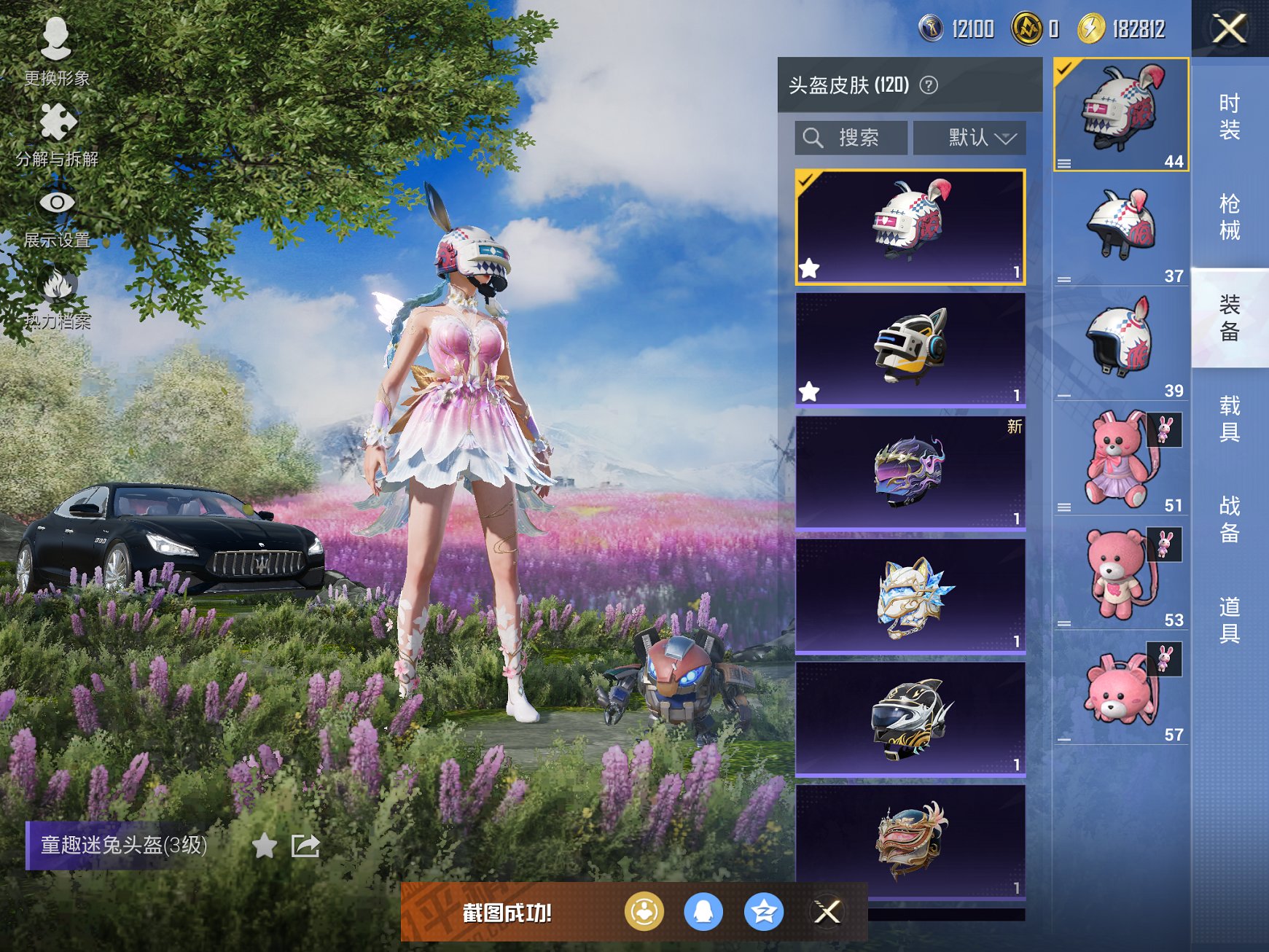Switch to the 道具 items tab

[x=1230, y=620]
